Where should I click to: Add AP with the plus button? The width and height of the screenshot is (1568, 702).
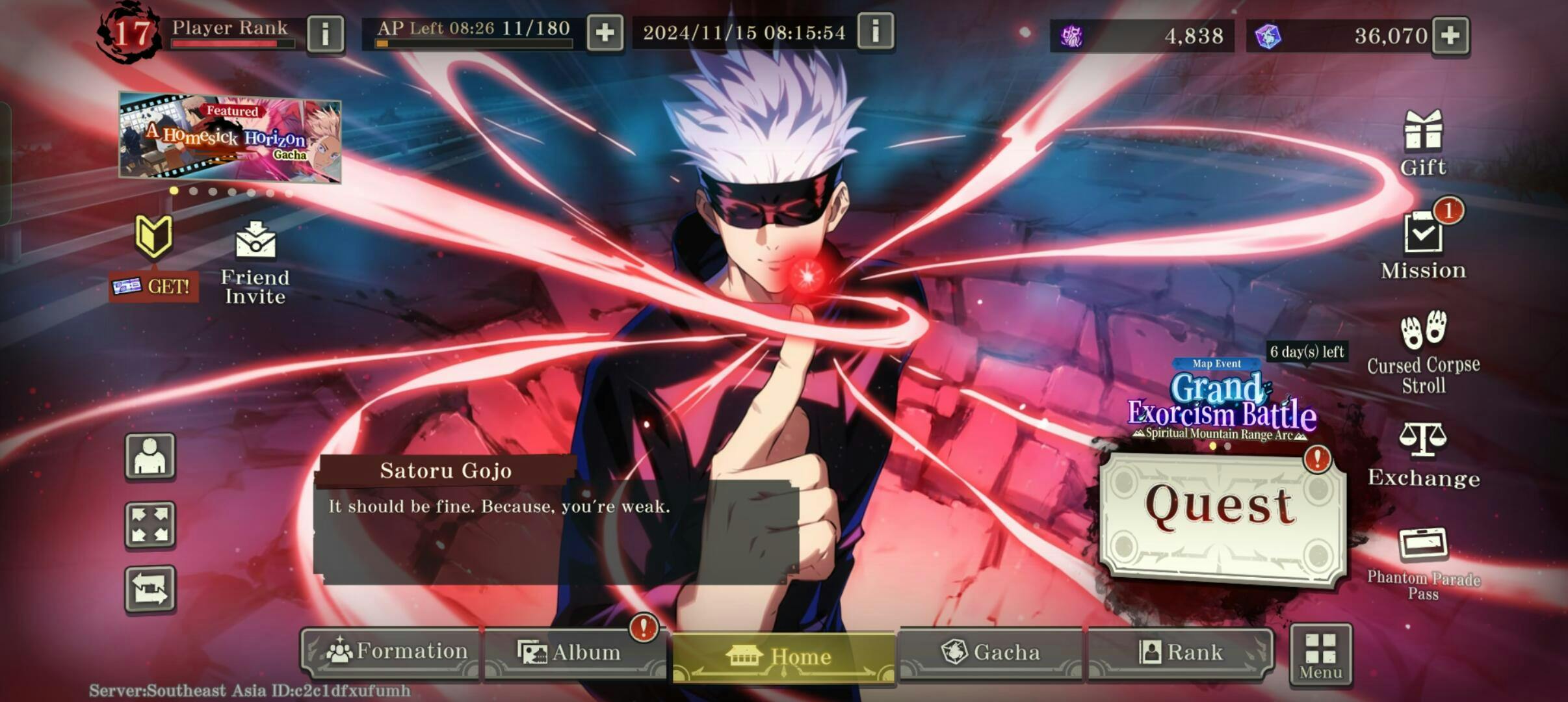(x=605, y=32)
